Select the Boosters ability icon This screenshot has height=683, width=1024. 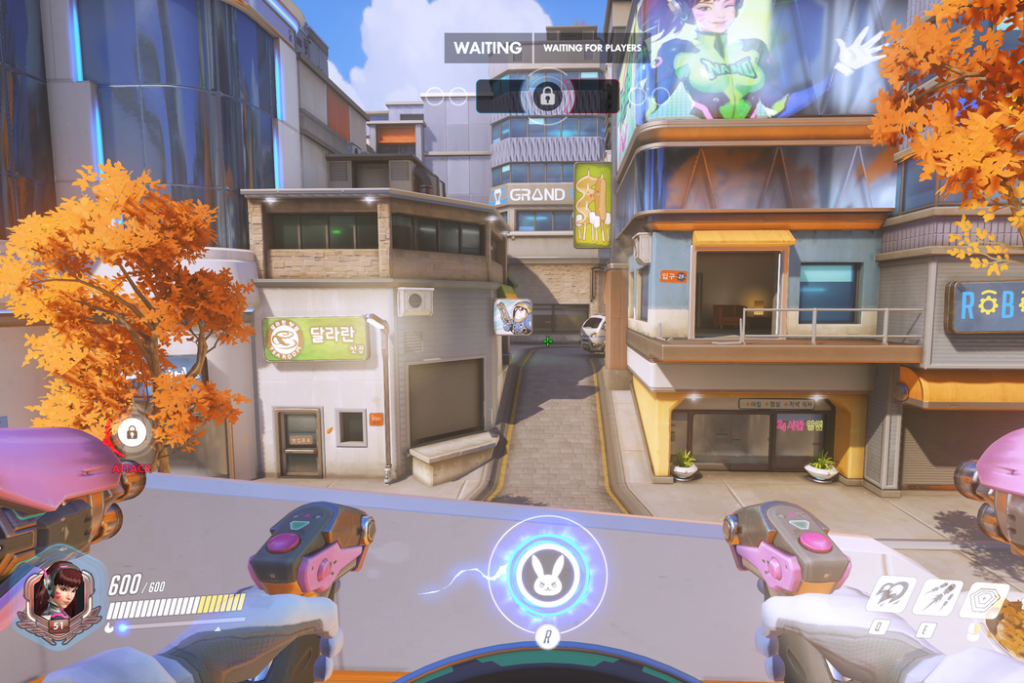[x=890, y=596]
